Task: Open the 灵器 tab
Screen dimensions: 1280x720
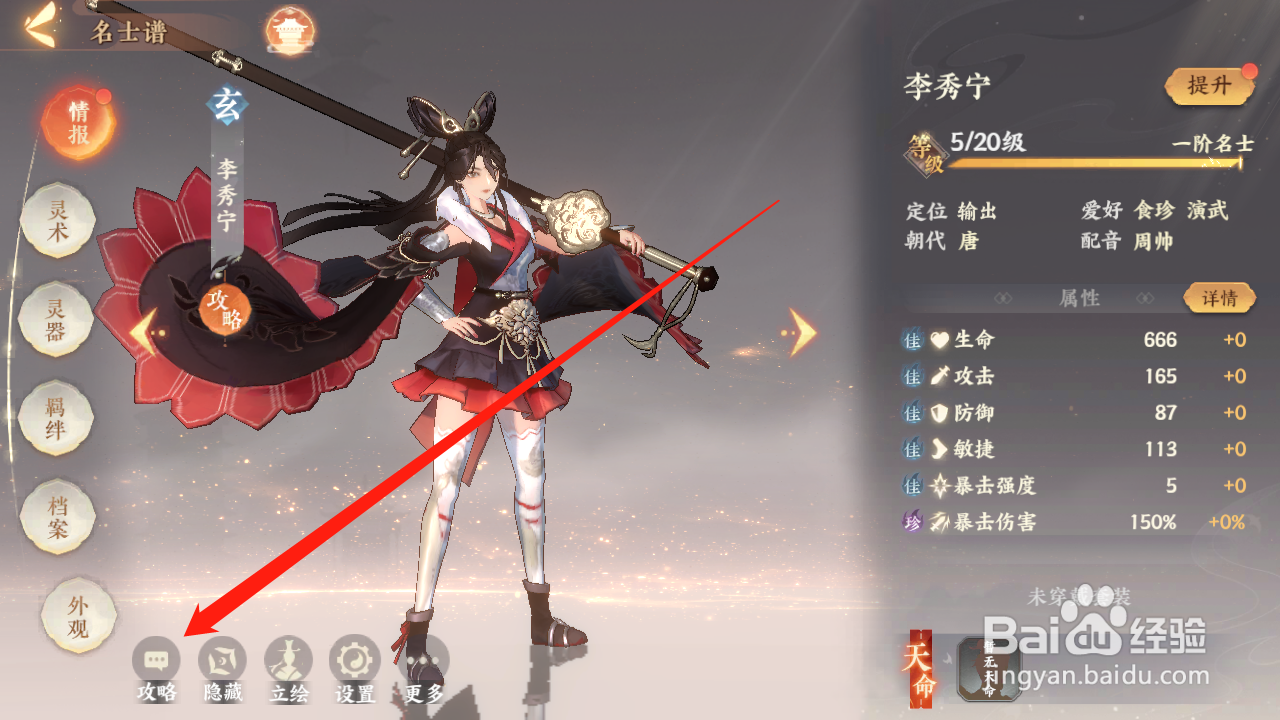Action: 57,320
